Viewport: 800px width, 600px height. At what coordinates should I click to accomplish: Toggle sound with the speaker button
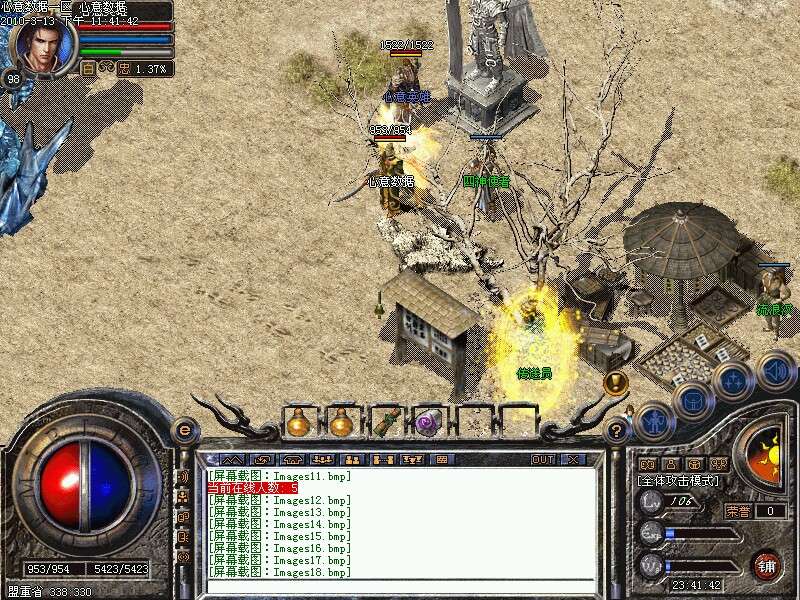[774, 371]
